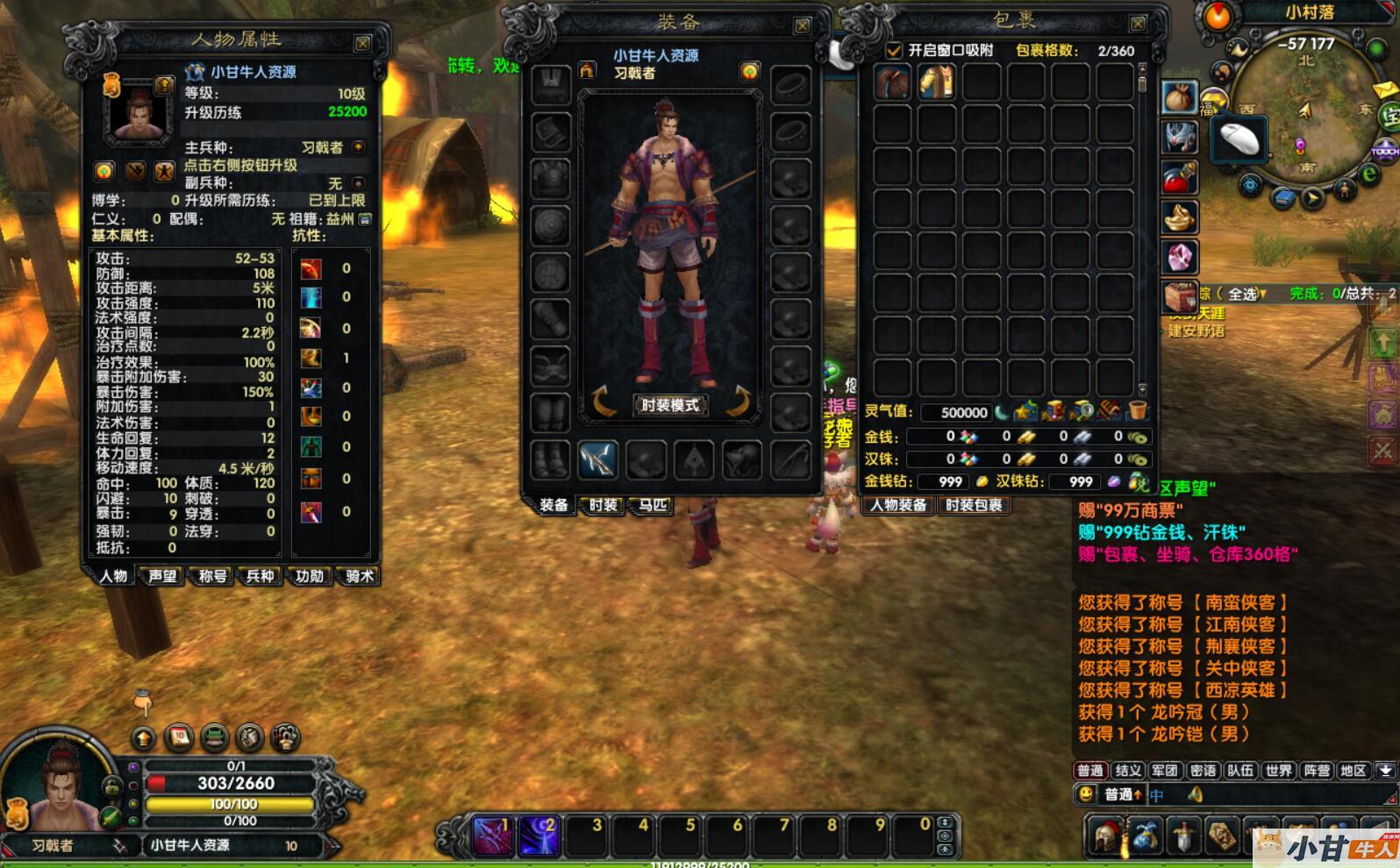Close the 装备 equipment window

(x=802, y=26)
